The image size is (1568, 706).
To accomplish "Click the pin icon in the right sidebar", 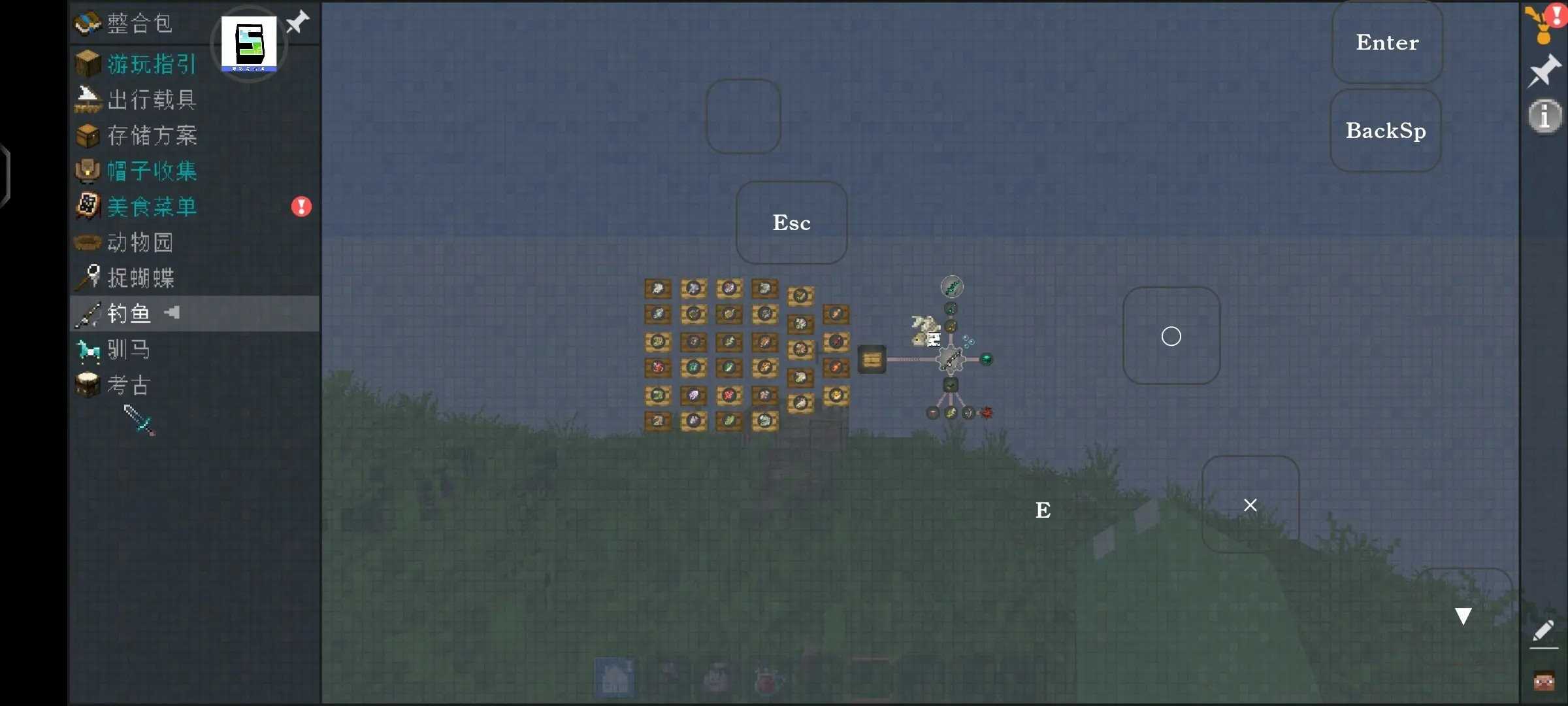I will (1544, 71).
